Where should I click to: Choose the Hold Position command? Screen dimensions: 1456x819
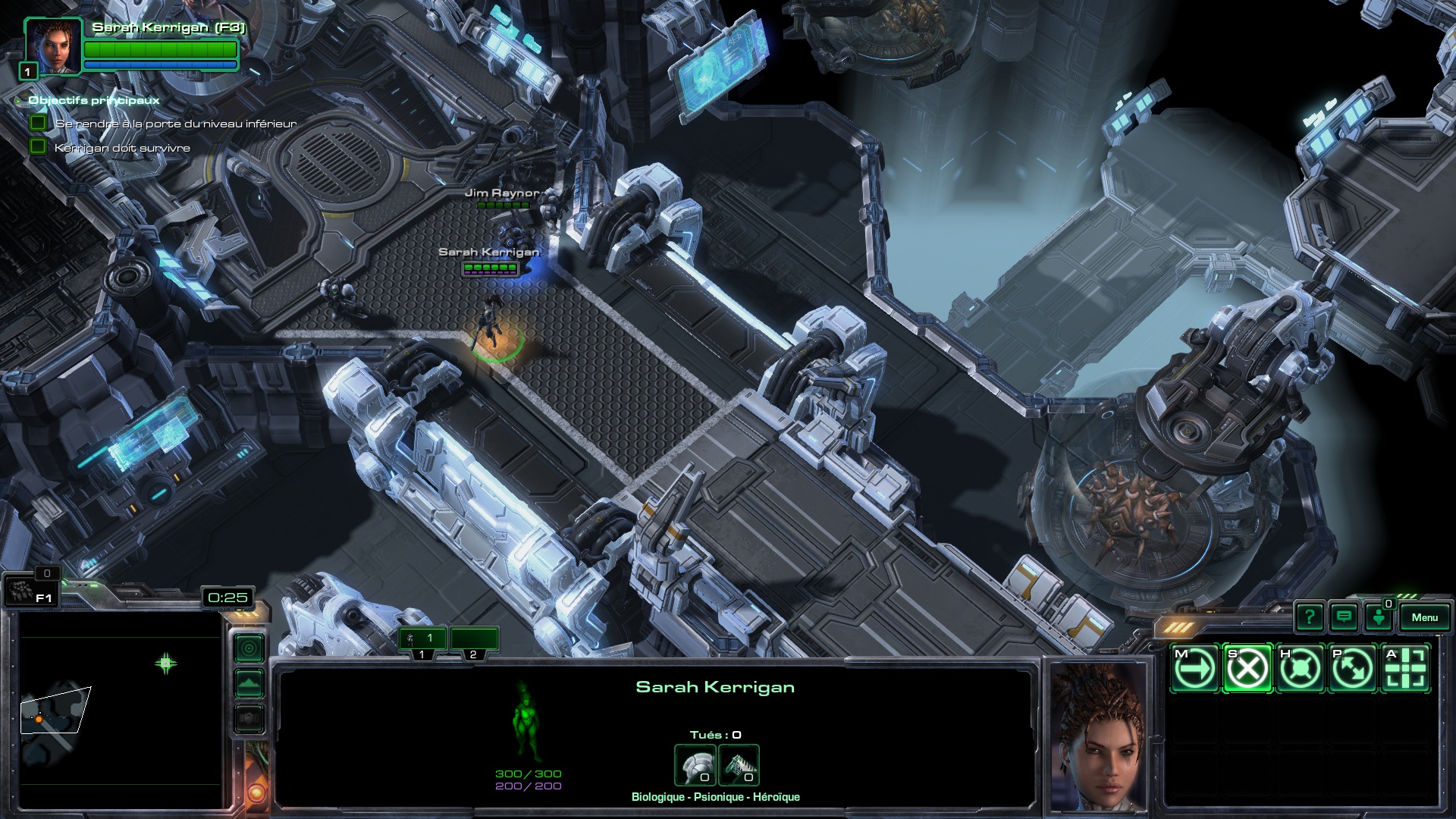click(x=1300, y=669)
